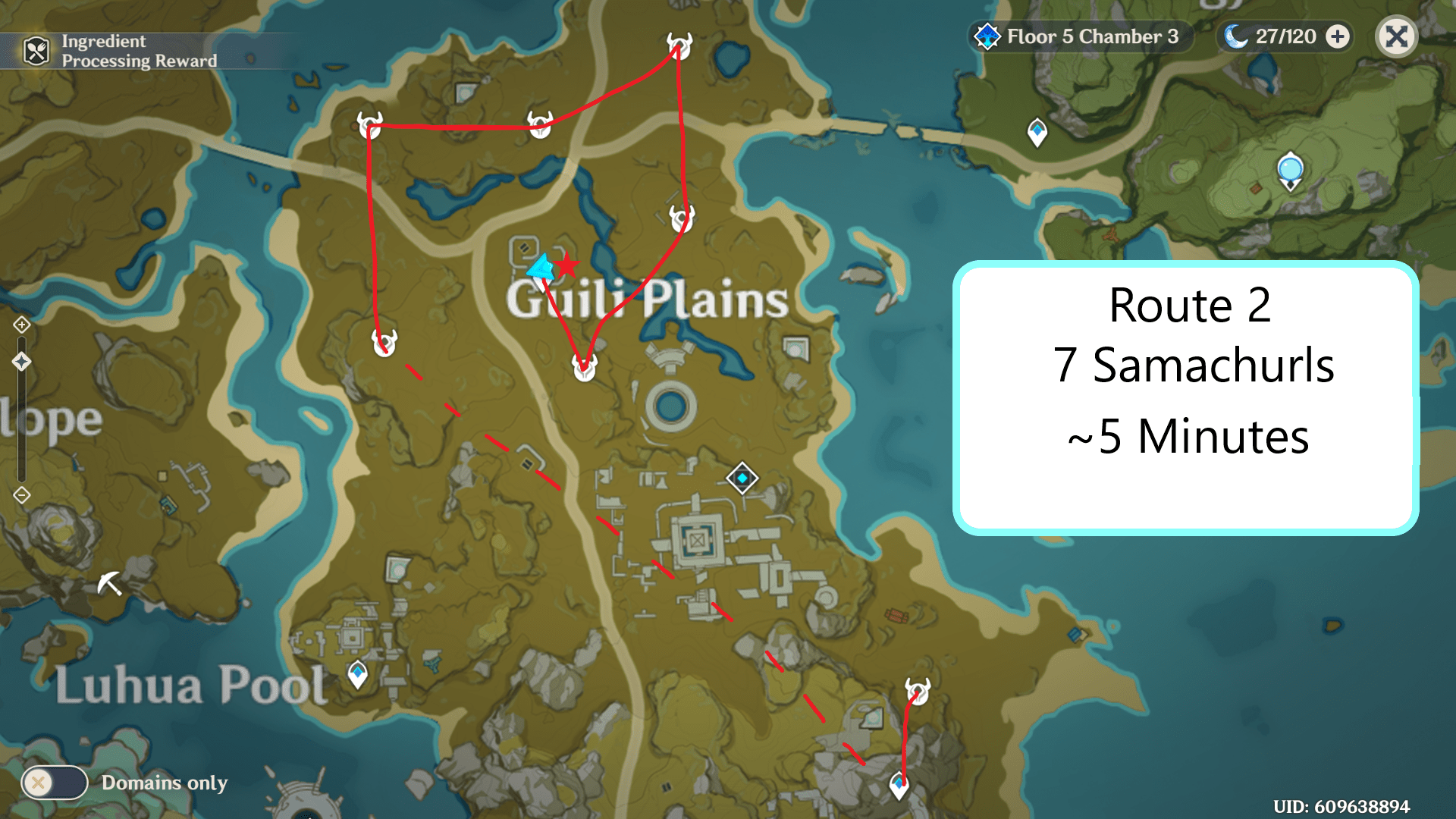Add resin via the plus button beside 27/120
Viewport: 1456px width, 819px height.
1338,36
